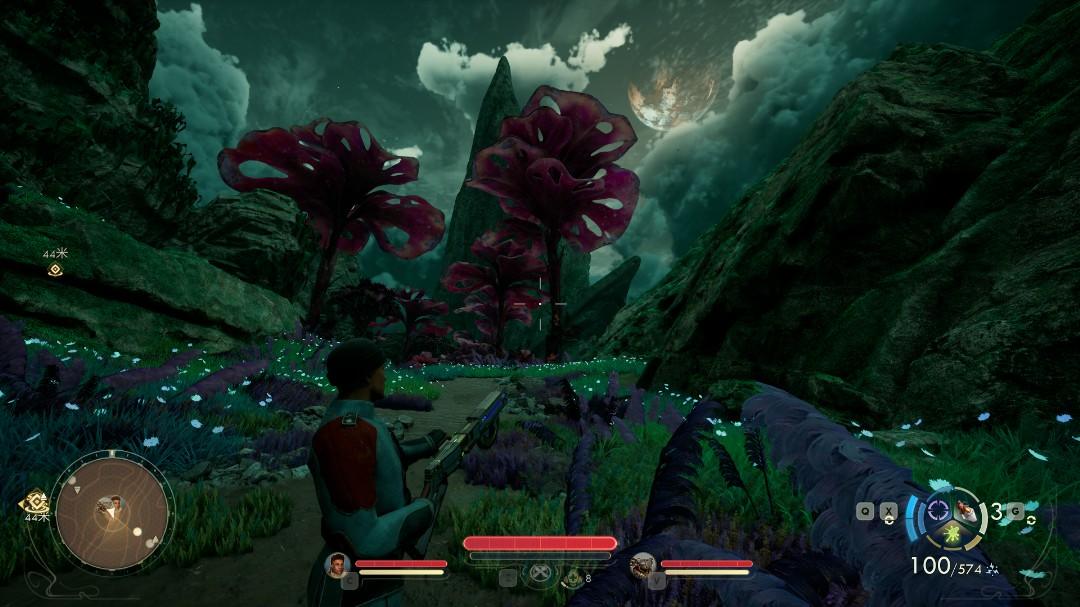Activate the green splash ability segment
This screenshot has width=1080, height=607.
pos(952,532)
